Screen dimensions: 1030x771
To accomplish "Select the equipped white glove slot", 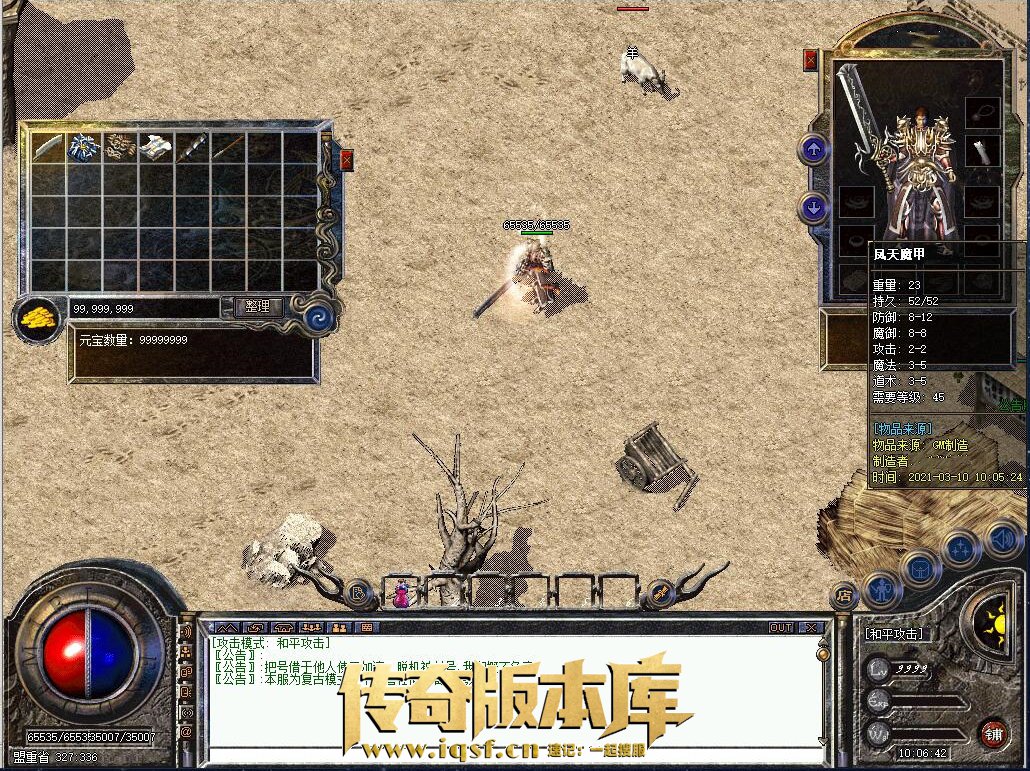I will point(983,152).
